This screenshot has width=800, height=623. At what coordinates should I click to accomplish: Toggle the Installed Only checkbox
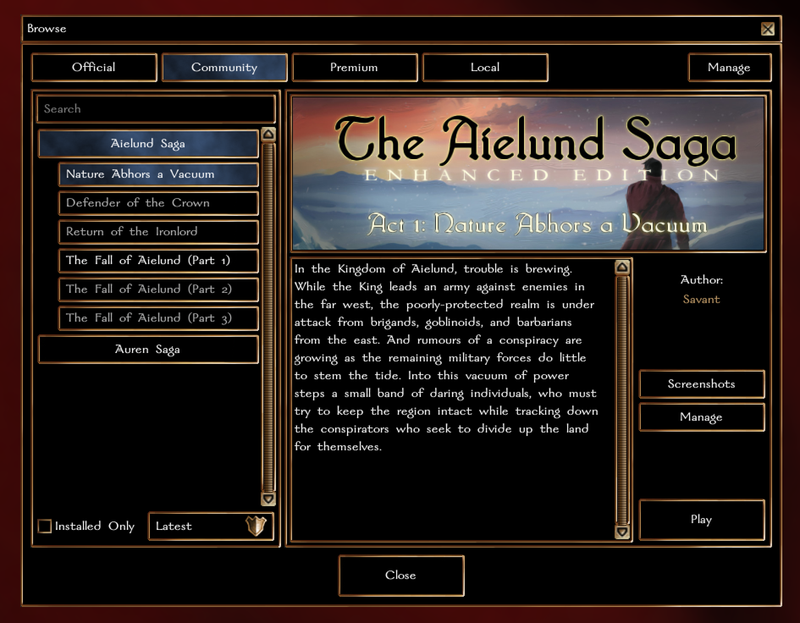click(45, 526)
